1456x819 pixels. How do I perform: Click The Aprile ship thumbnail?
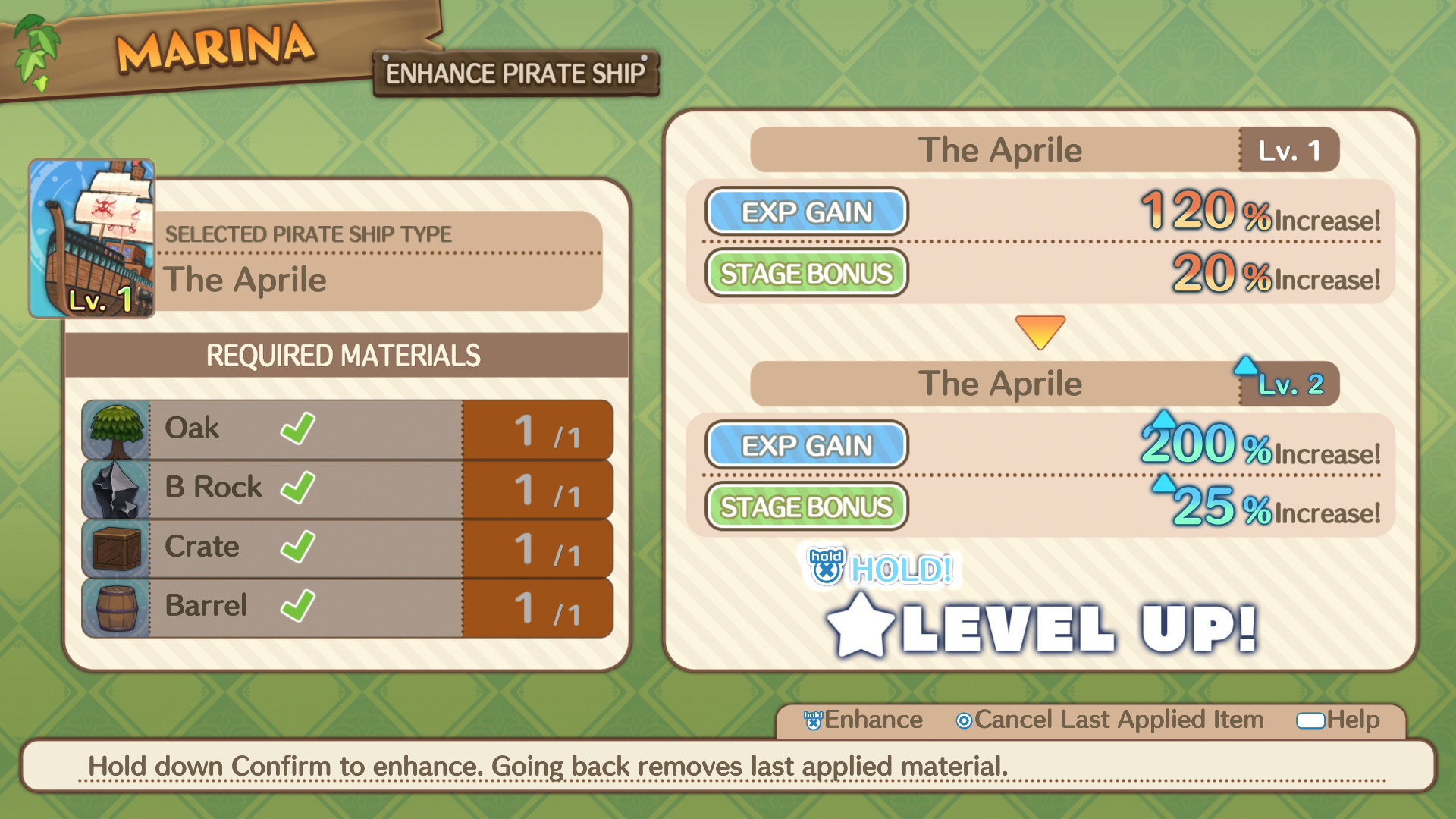tap(89, 235)
